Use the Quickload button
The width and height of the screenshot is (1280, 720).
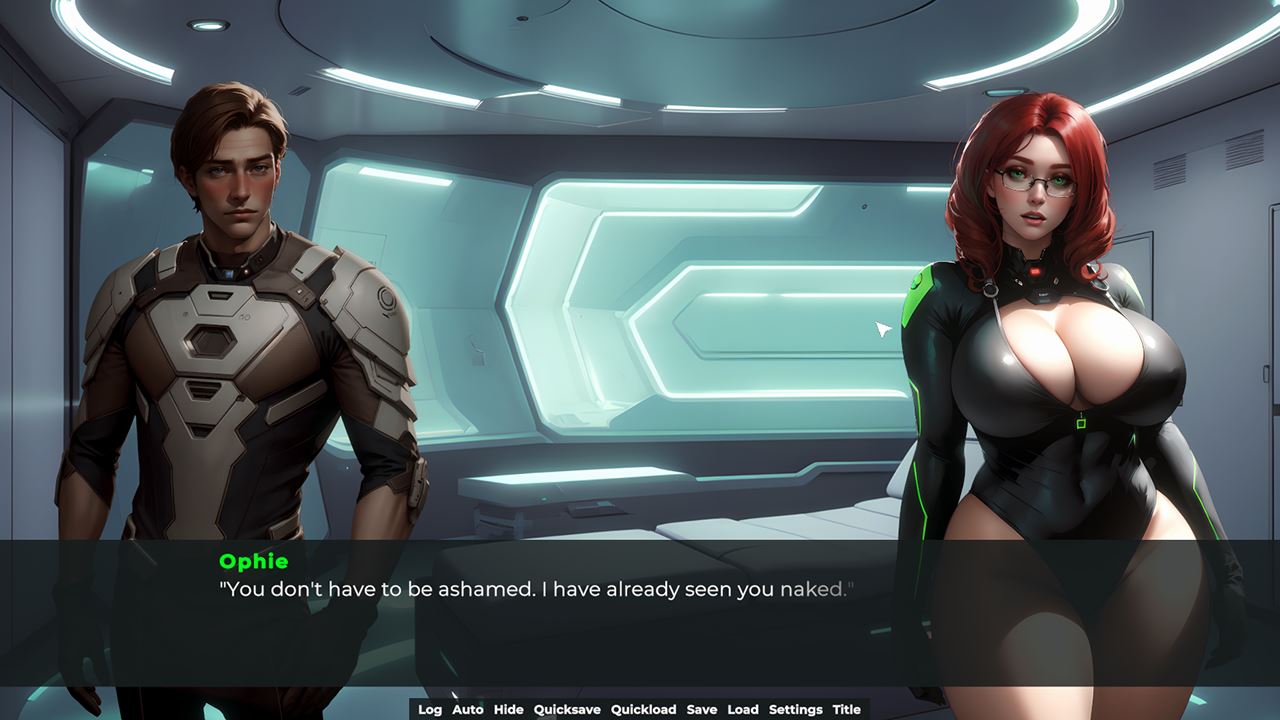[643, 709]
